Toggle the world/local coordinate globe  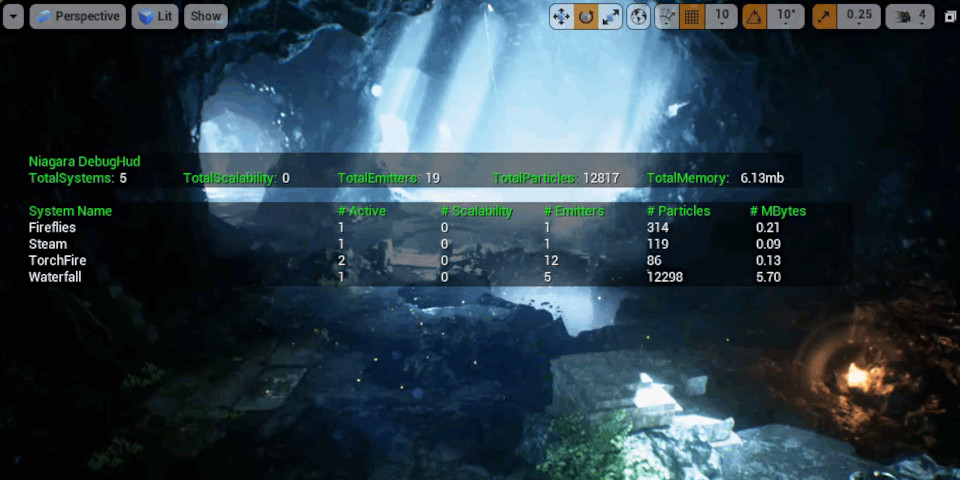638,16
